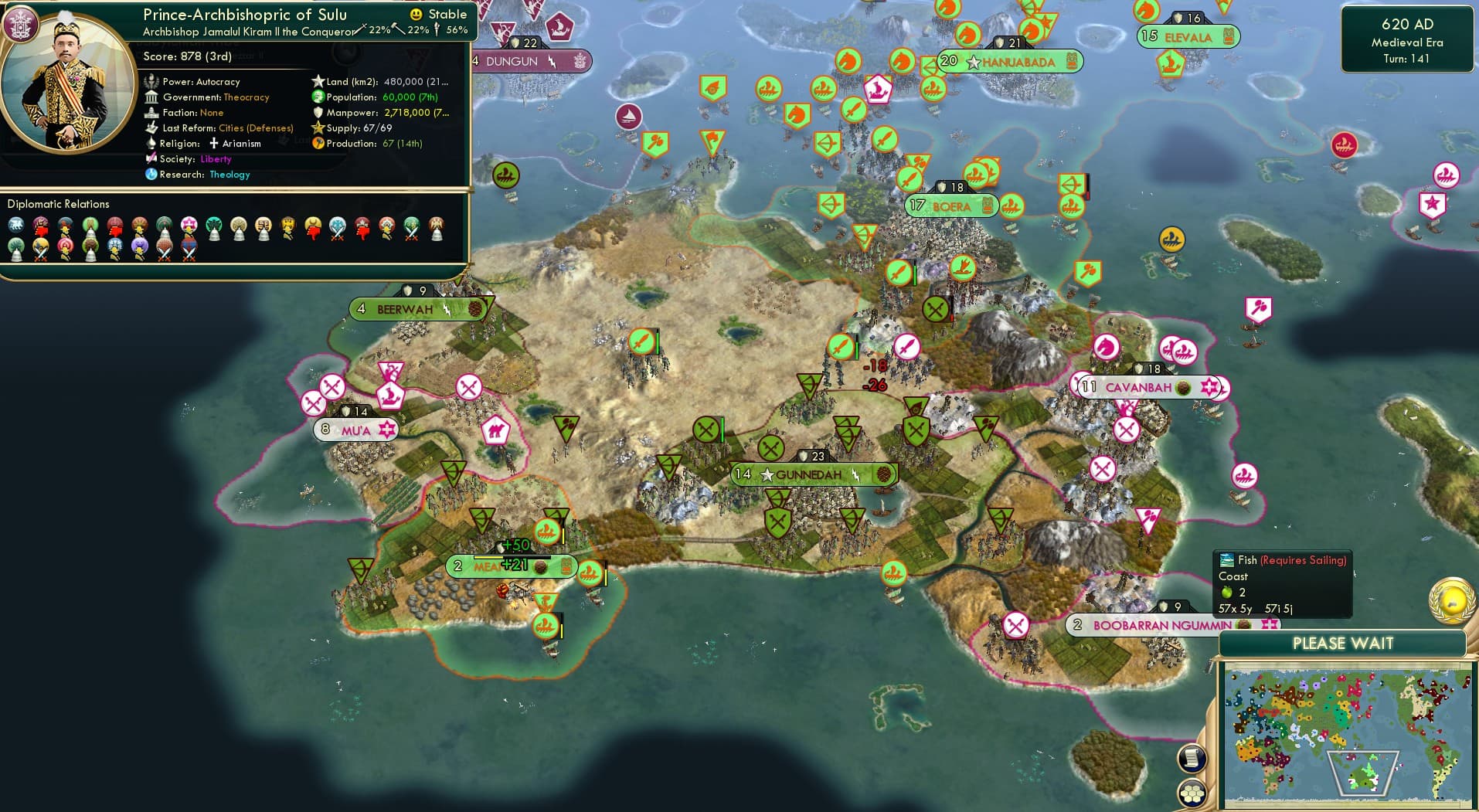Screen dimensions: 1479x812
Task: Open the Boera city banner
Action: click(952, 206)
